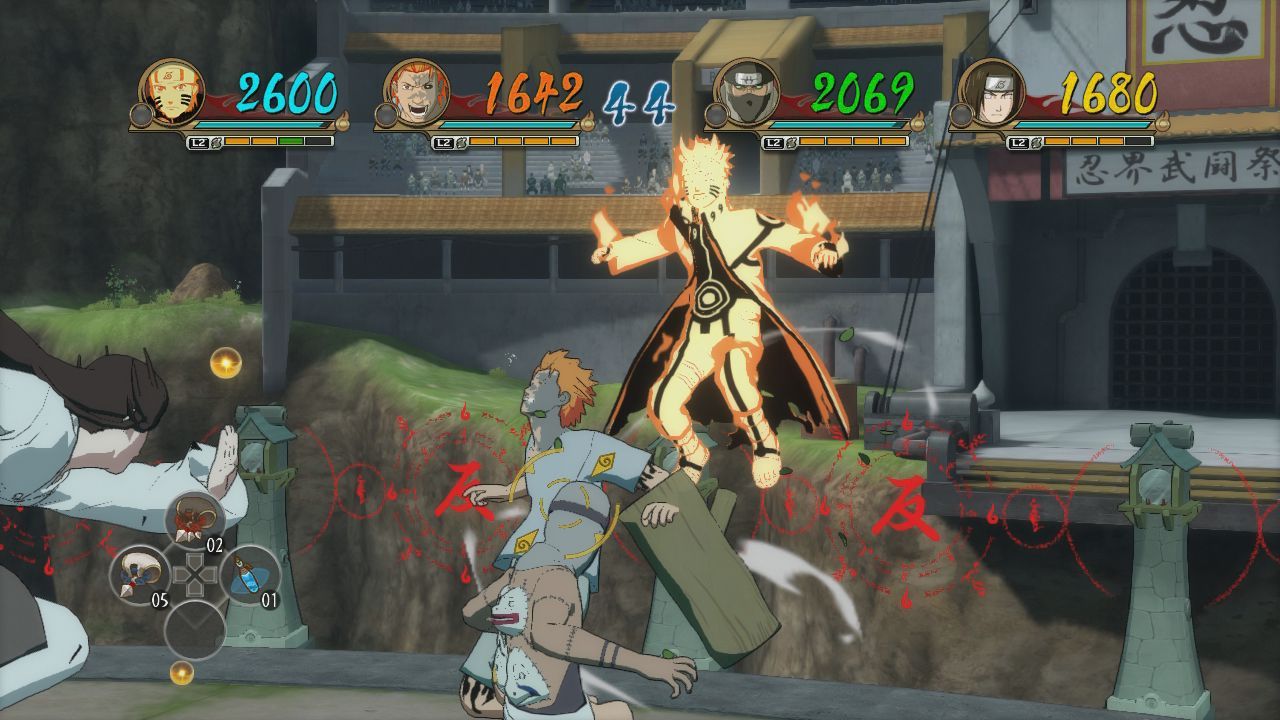The height and width of the screenshot is (720, 1280).
Task: Use the blue-tagged pouch item with 05 count
Action: point(139,575)
